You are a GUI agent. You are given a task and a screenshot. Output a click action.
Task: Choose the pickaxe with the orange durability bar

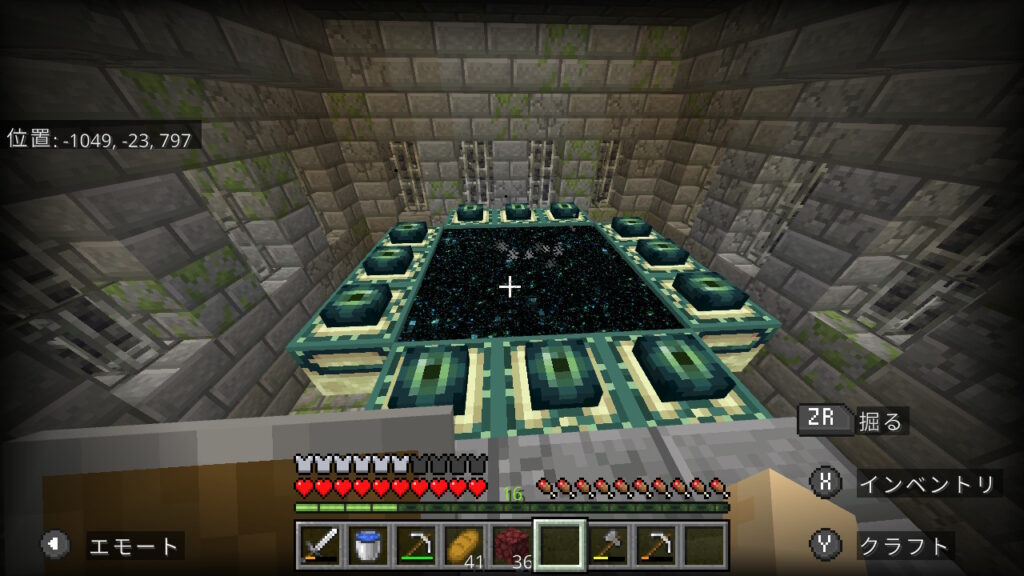[655, 546]
